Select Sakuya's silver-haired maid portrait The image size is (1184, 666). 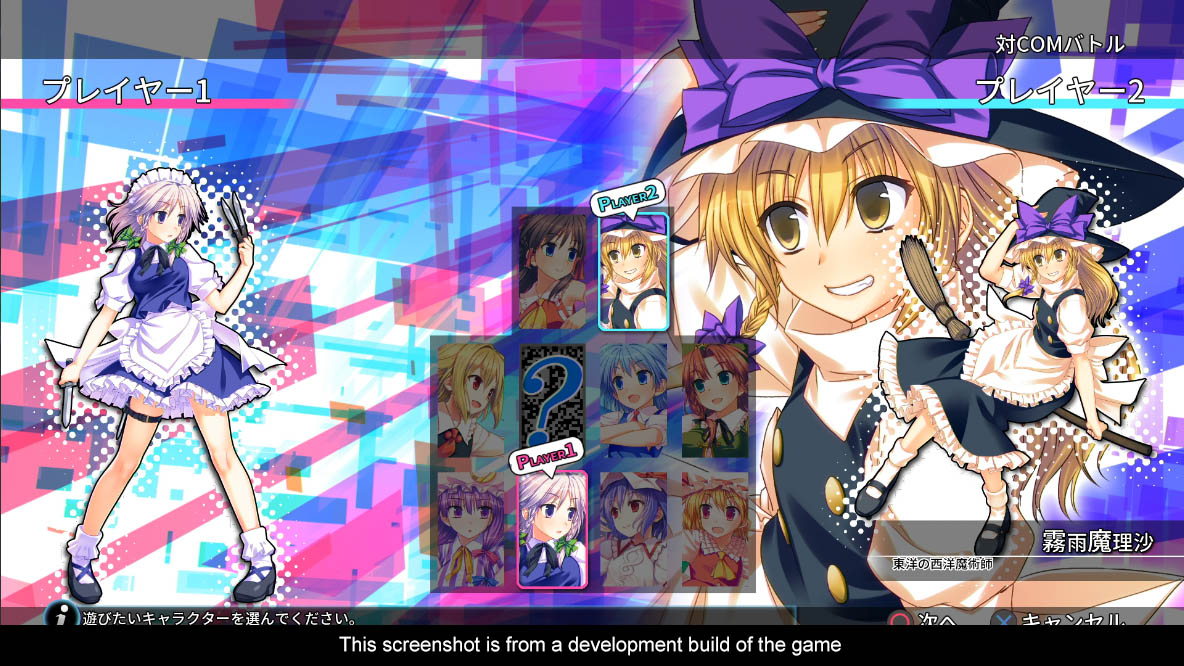pyautogui.click(x=552, y=530)
